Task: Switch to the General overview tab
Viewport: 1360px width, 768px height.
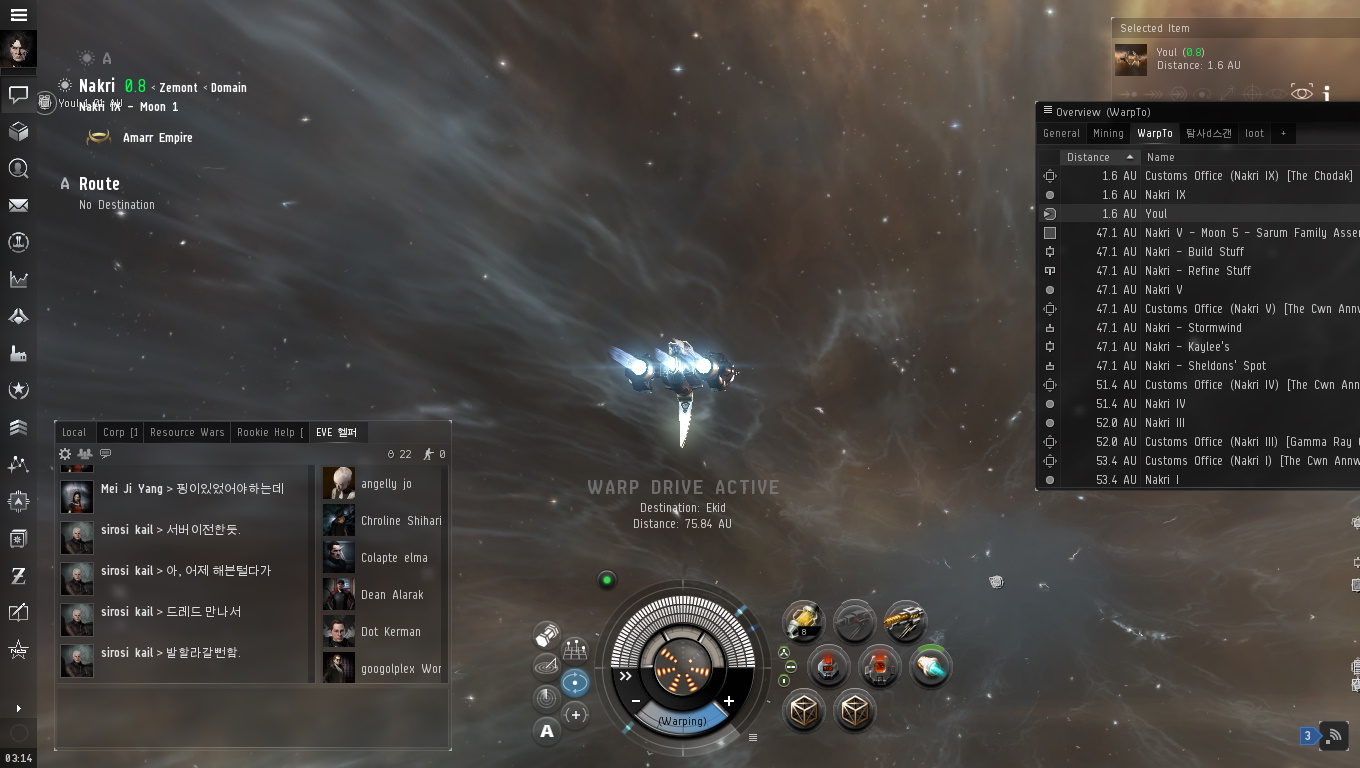Action: (1061, 133)
